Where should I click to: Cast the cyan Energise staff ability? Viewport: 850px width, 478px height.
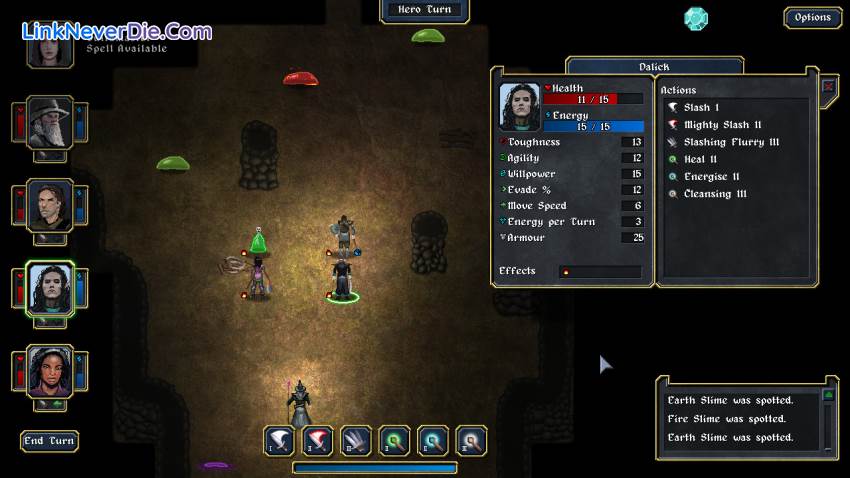click(432, 440)
